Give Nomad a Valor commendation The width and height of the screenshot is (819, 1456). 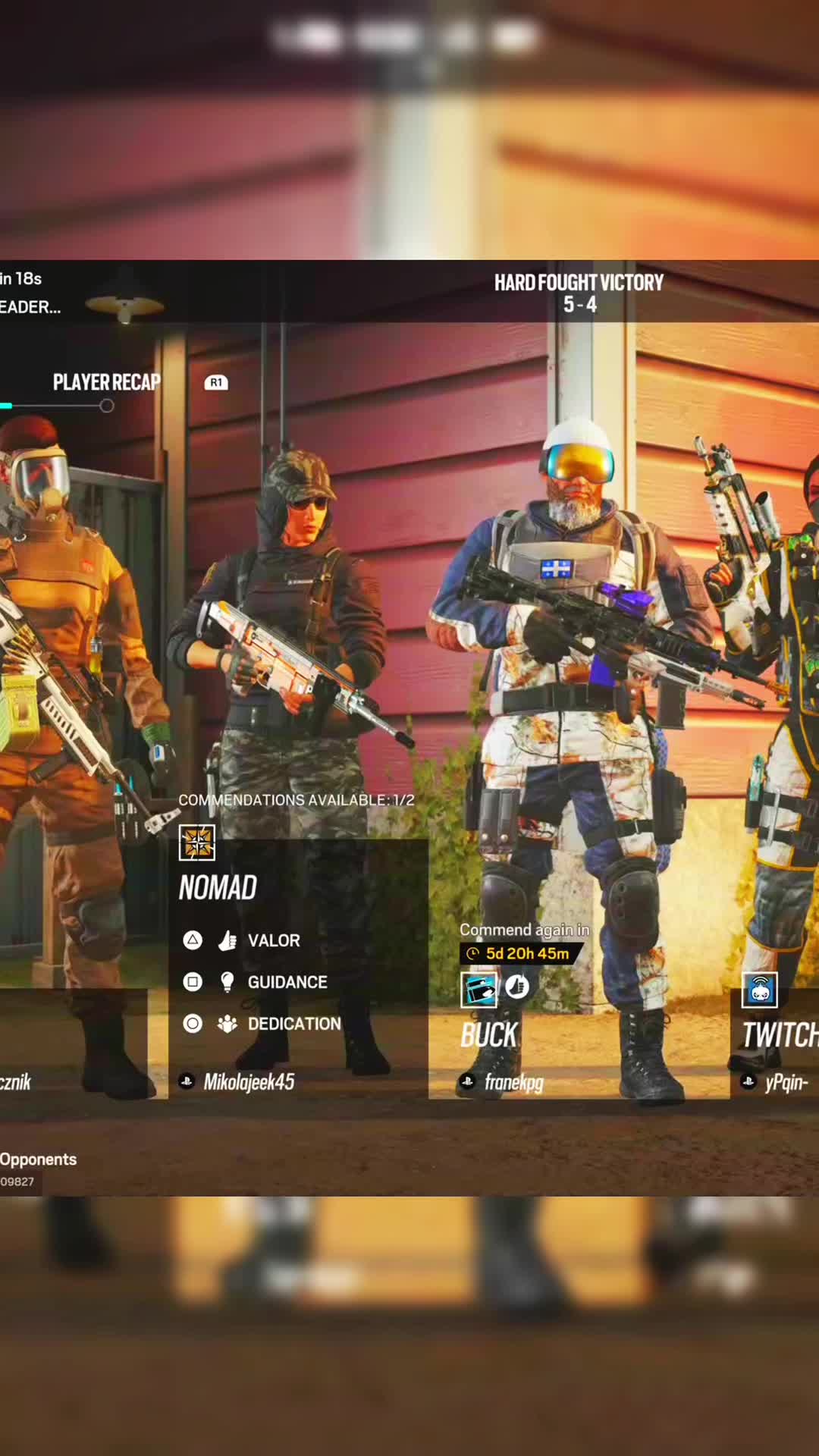tap(273, 940)
